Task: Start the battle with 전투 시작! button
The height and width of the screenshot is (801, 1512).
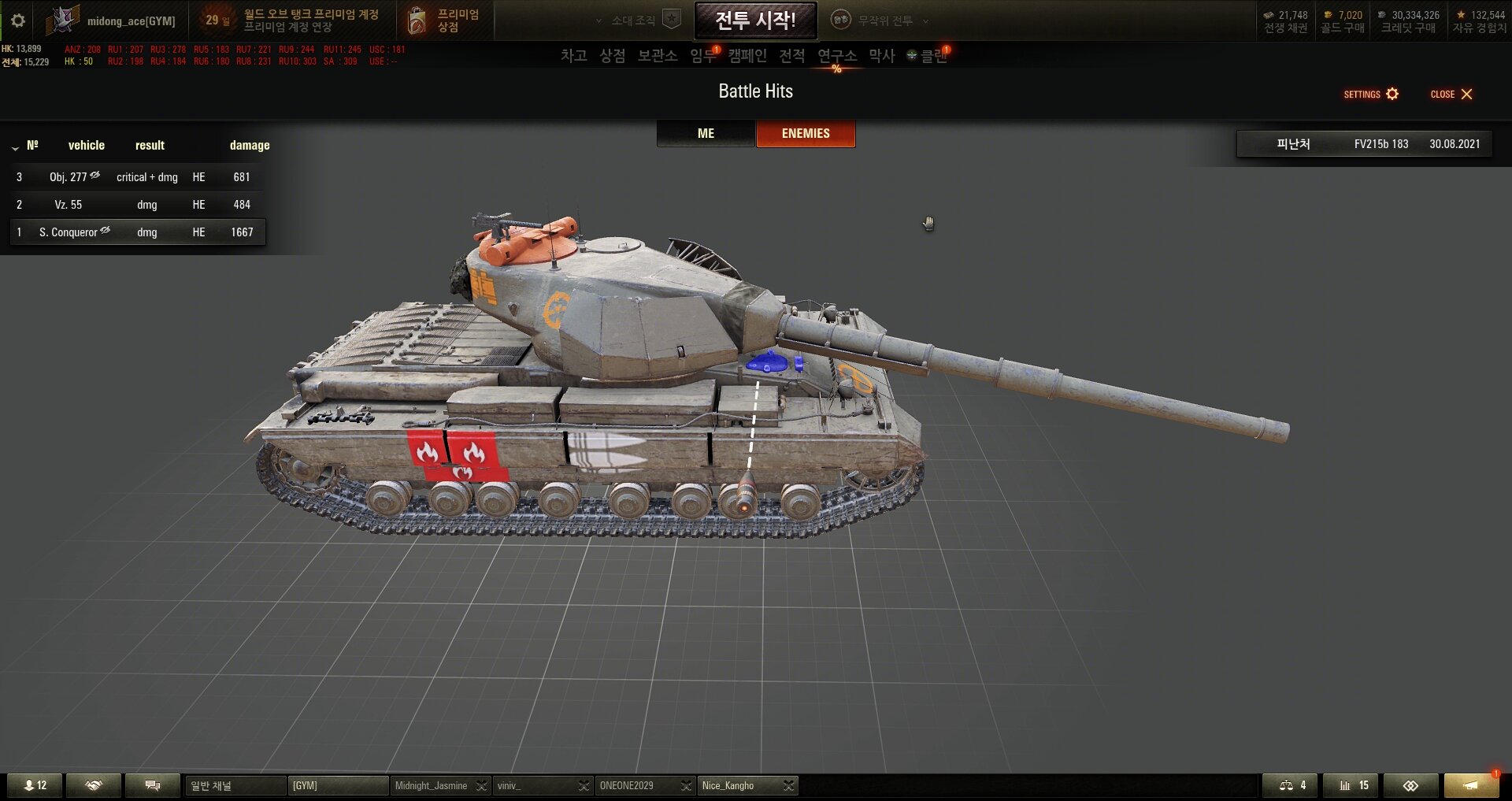Action: tap(755, 20)
